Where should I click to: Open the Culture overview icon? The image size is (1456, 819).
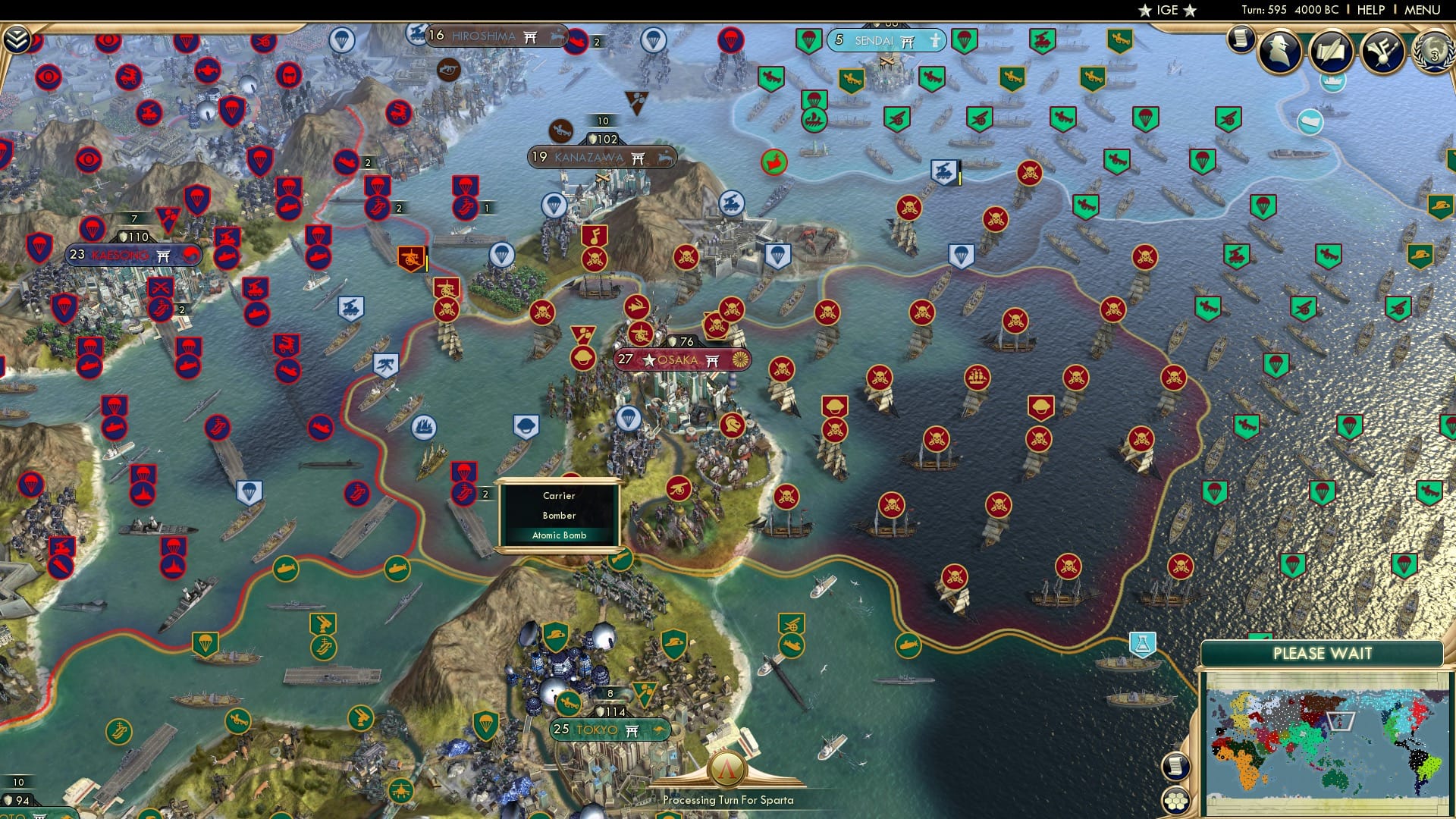click(x=1382, y=52)
